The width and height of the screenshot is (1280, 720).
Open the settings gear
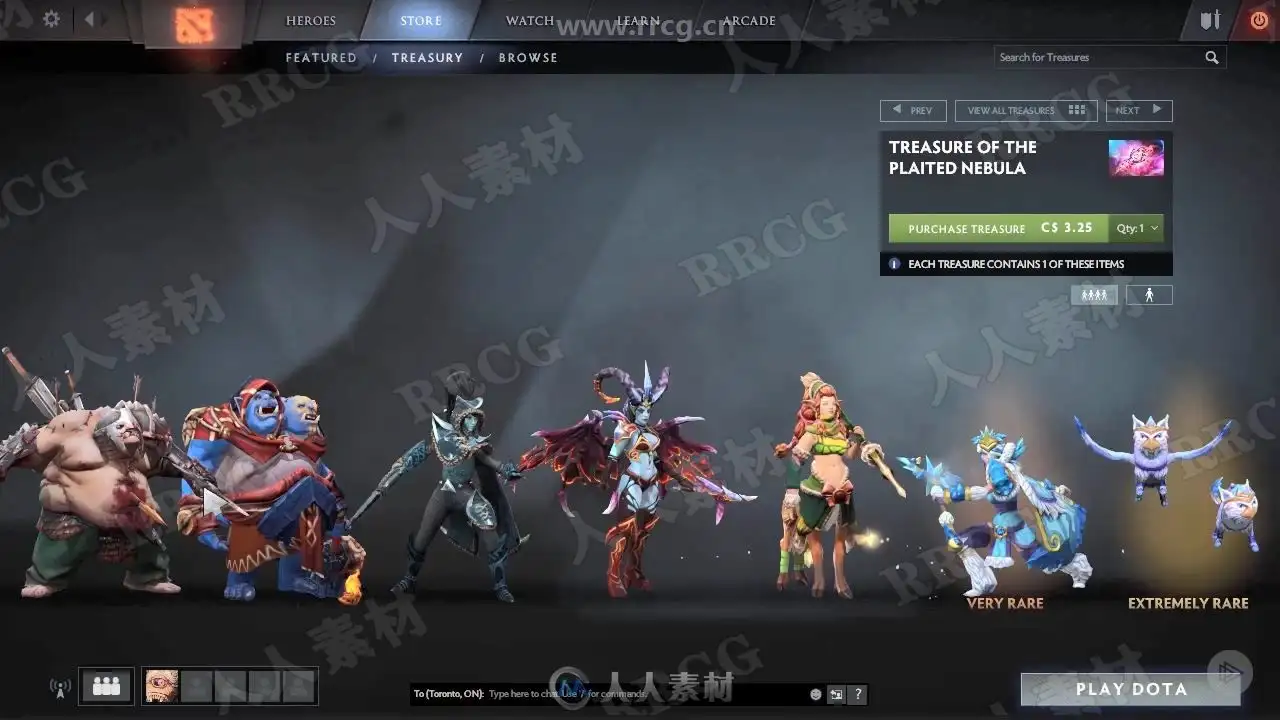coord(51,19)
